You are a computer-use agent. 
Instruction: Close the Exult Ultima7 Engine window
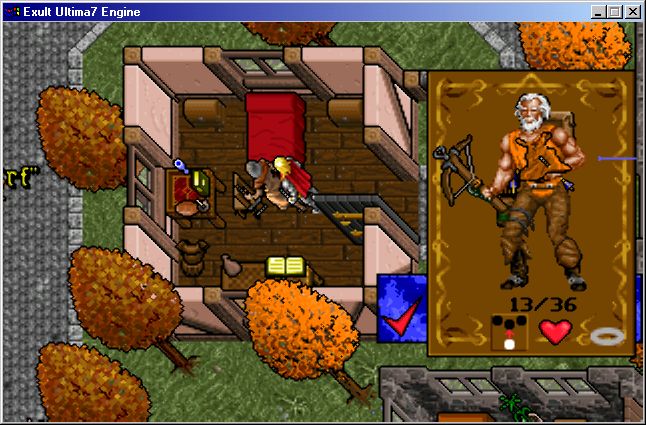coord(632,12)
